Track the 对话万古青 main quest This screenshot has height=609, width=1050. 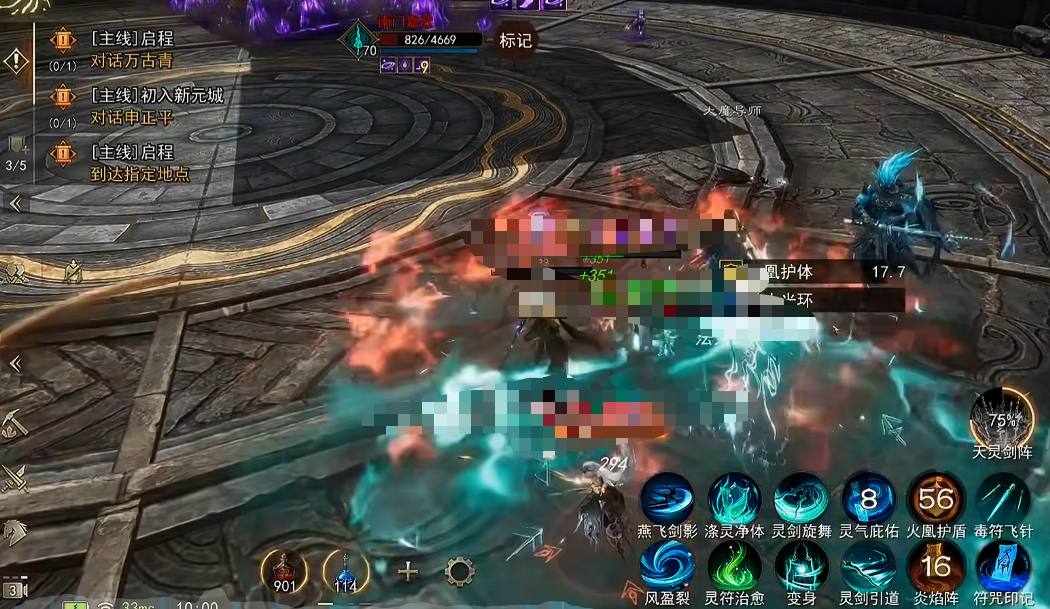point(131,61)
